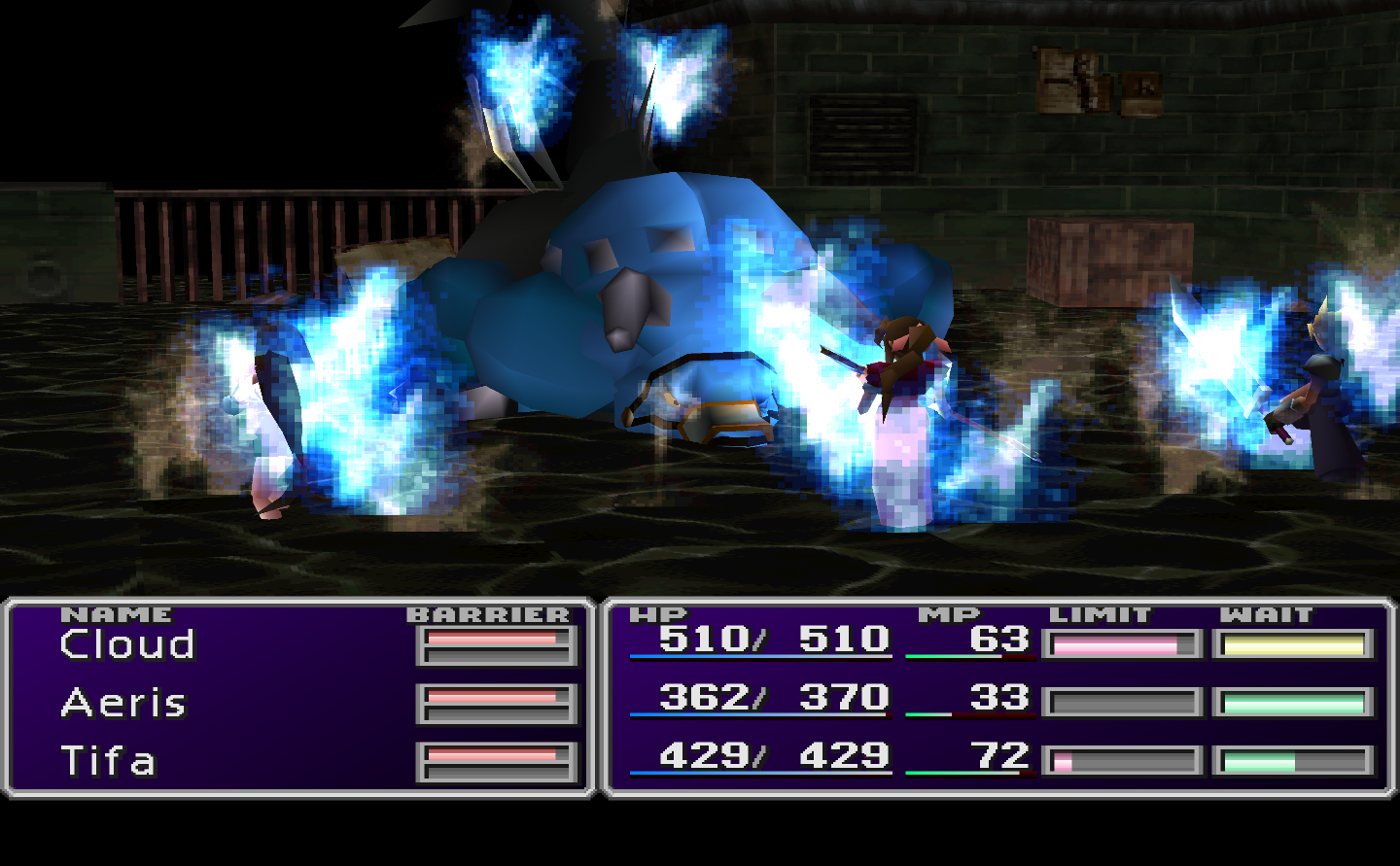Click Cloud's name in the party list

[126, 643]
